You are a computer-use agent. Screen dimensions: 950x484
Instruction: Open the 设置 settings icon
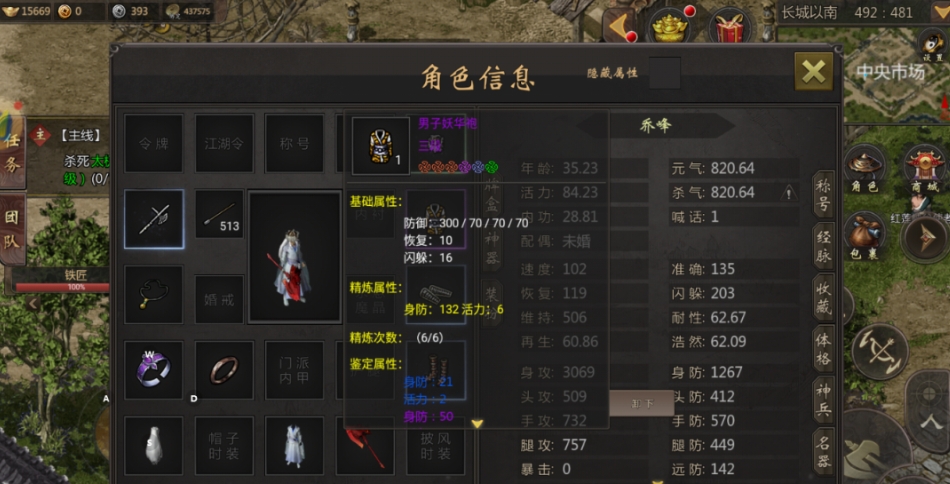coord(932,43)
